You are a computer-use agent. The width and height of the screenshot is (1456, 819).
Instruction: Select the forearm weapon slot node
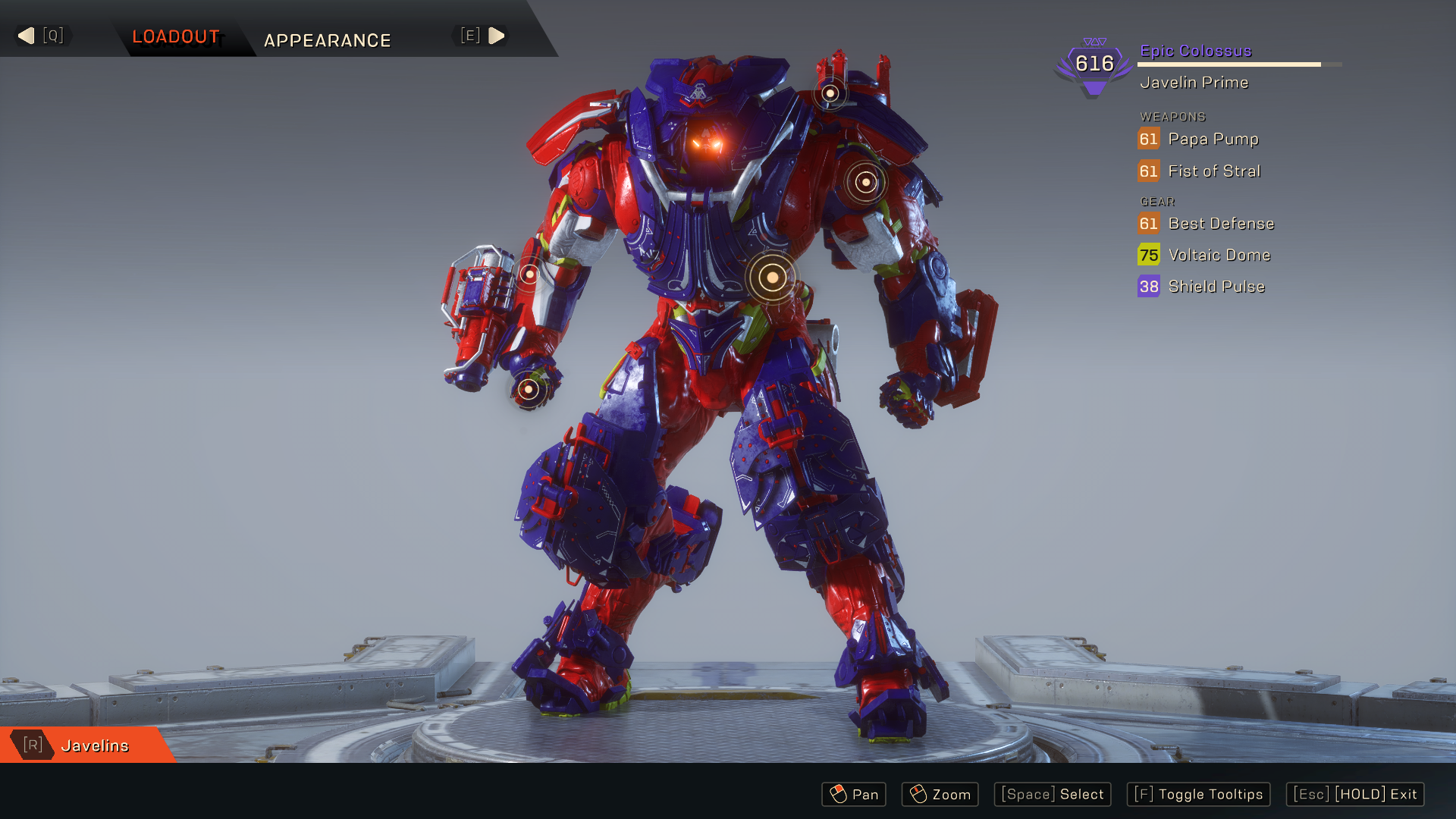pyautogui.click(x=529, y=274)
